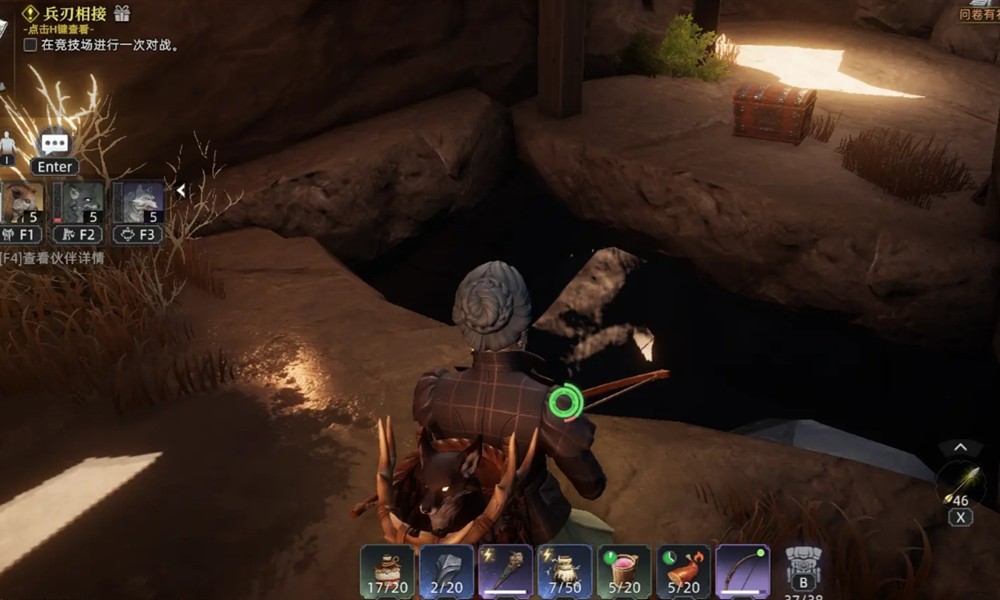The height and width of the screenshot is (600, 1000).
Task: Open the survey notice in the corner
Action: click(979, 13)
